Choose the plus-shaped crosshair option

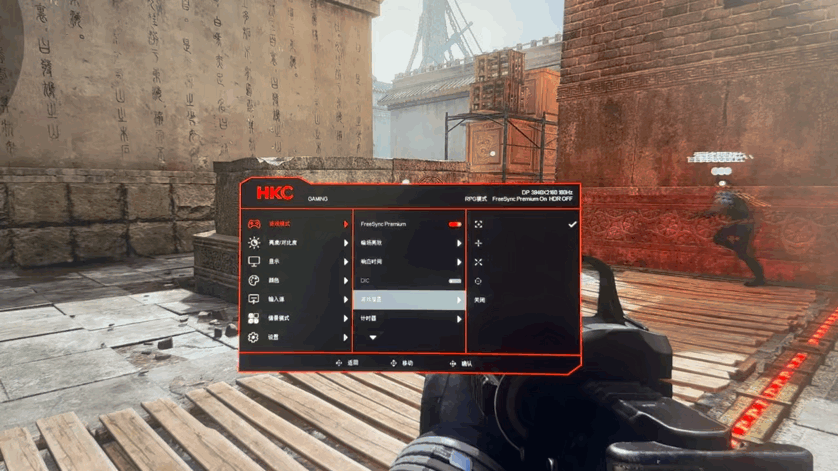479,243
